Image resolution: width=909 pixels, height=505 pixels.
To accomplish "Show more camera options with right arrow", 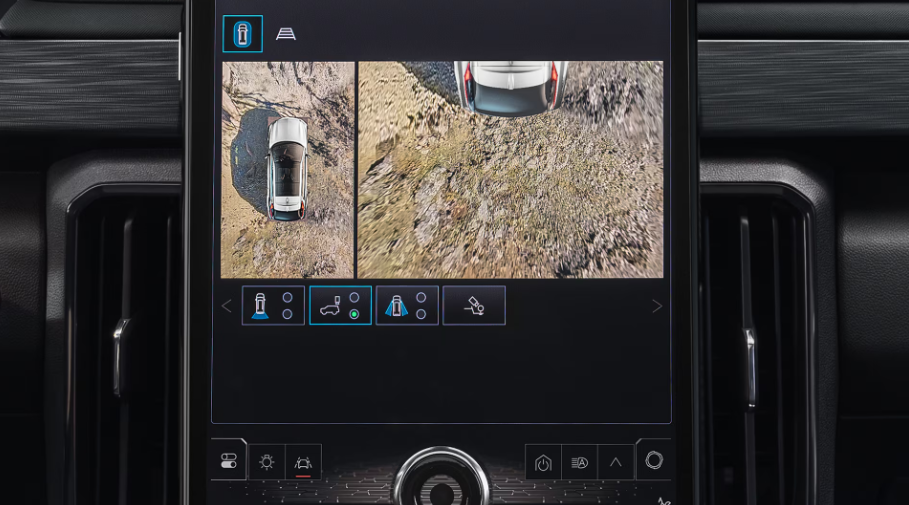I will tap(657, 306).
